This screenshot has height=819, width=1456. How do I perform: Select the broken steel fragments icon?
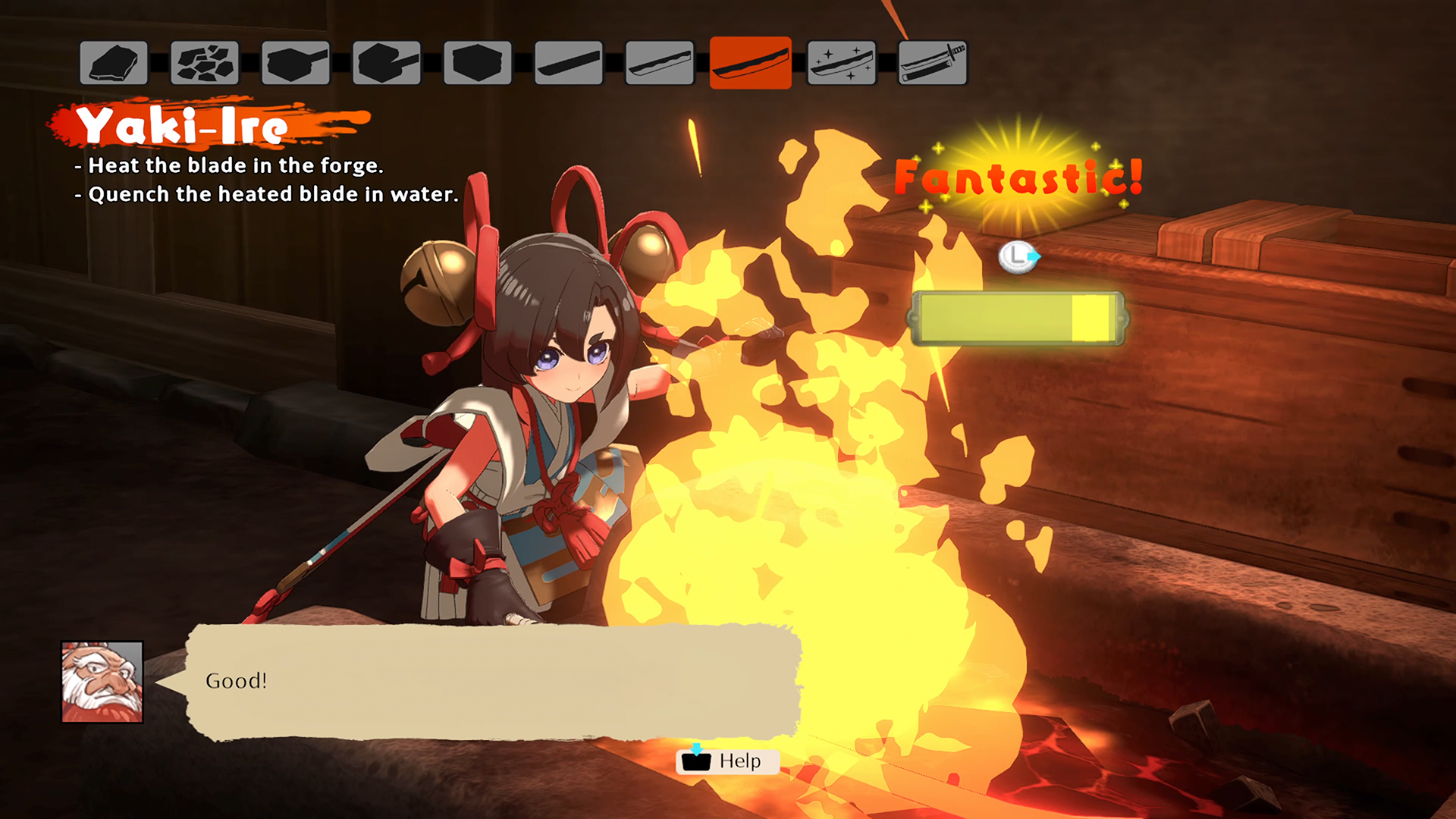[x=203, y=62]
